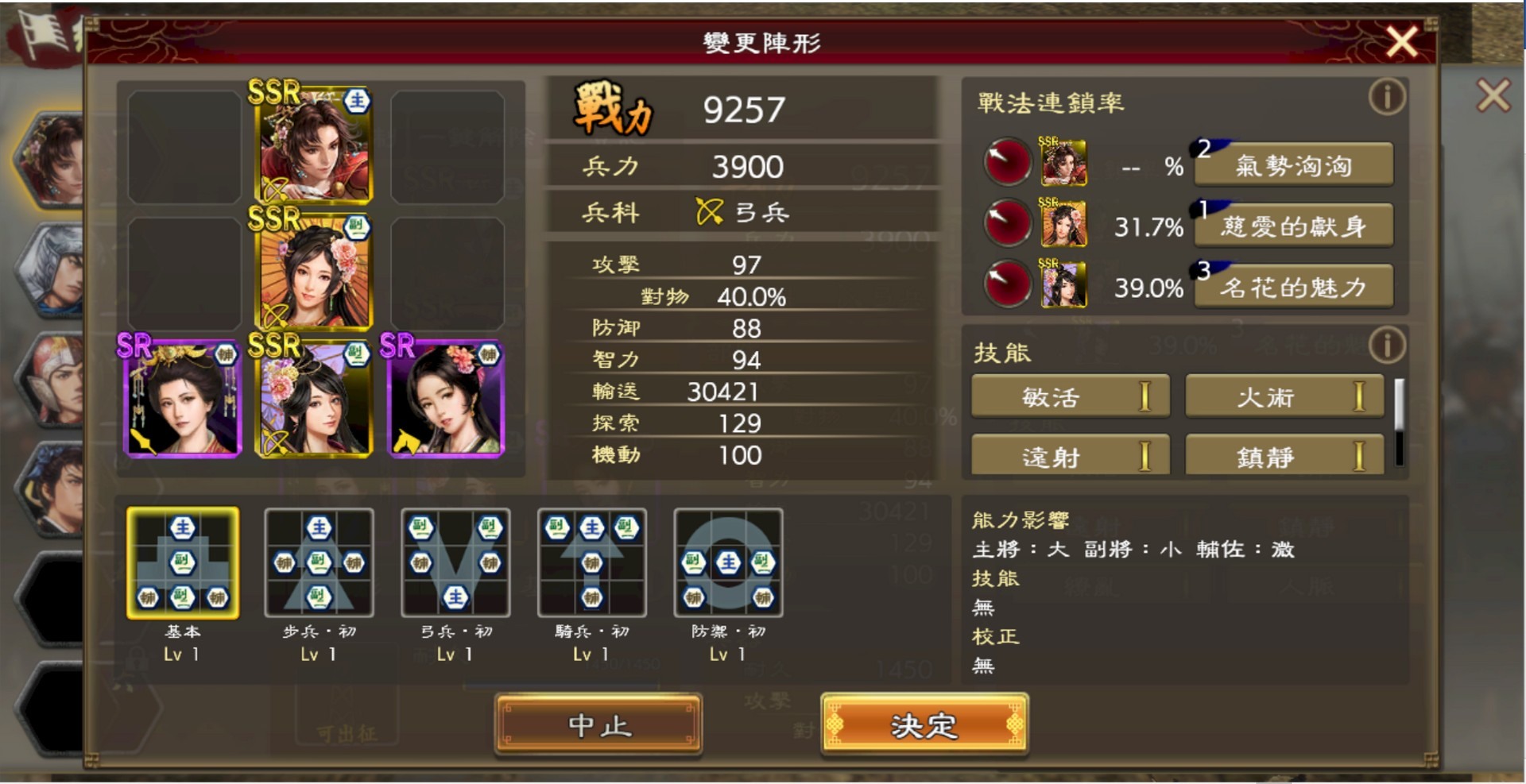This screenshot has width=1526, height=784.
Task: Click the SSR portrait beside 31.7%
Action: [1063, 225]
